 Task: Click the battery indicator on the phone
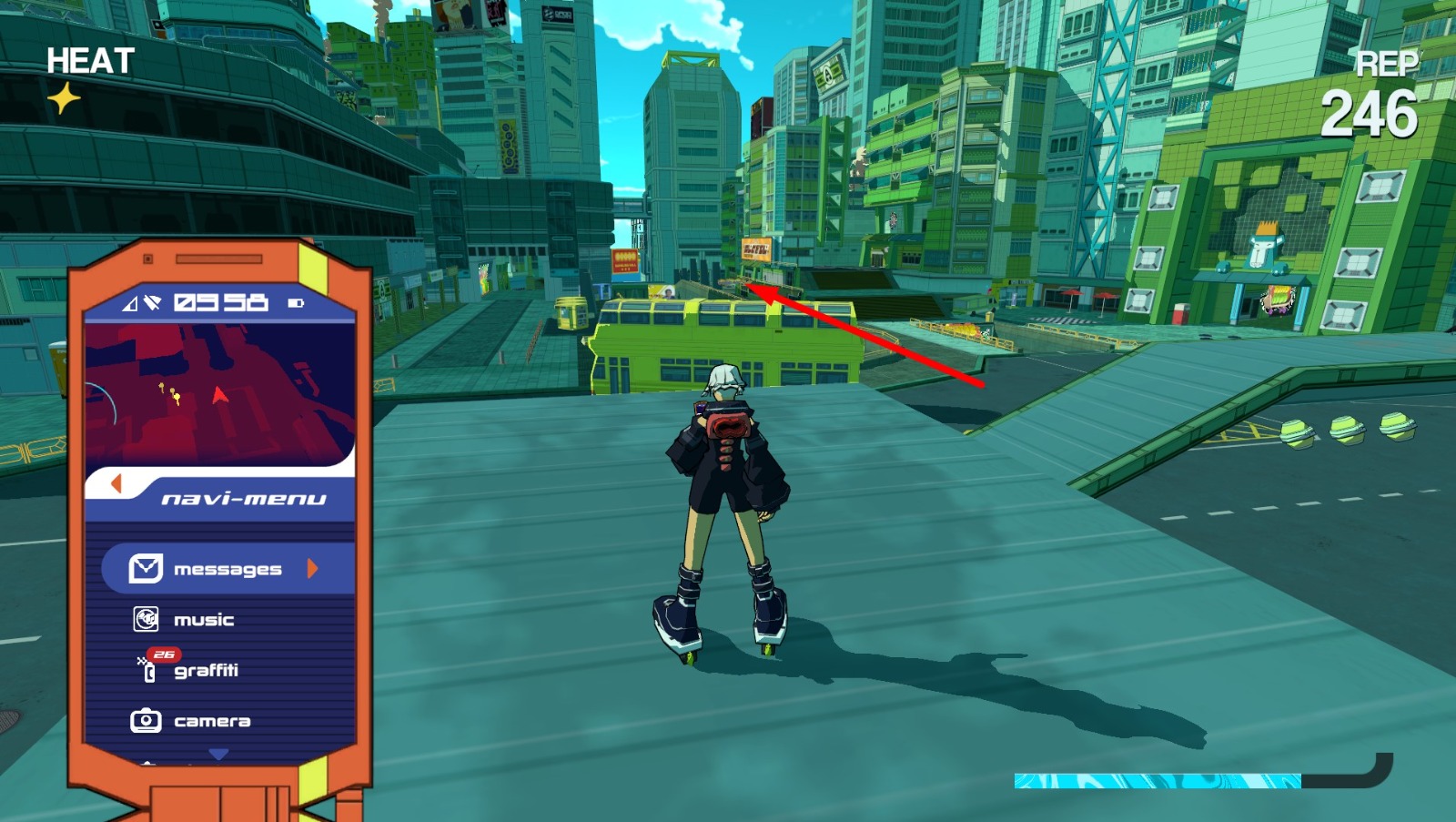coord(295,303)
